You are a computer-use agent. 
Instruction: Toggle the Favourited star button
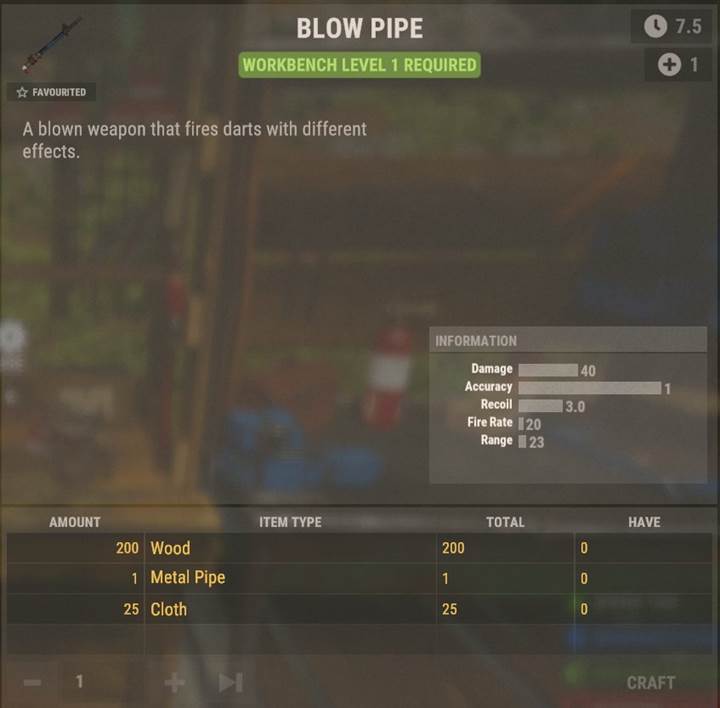52,92
